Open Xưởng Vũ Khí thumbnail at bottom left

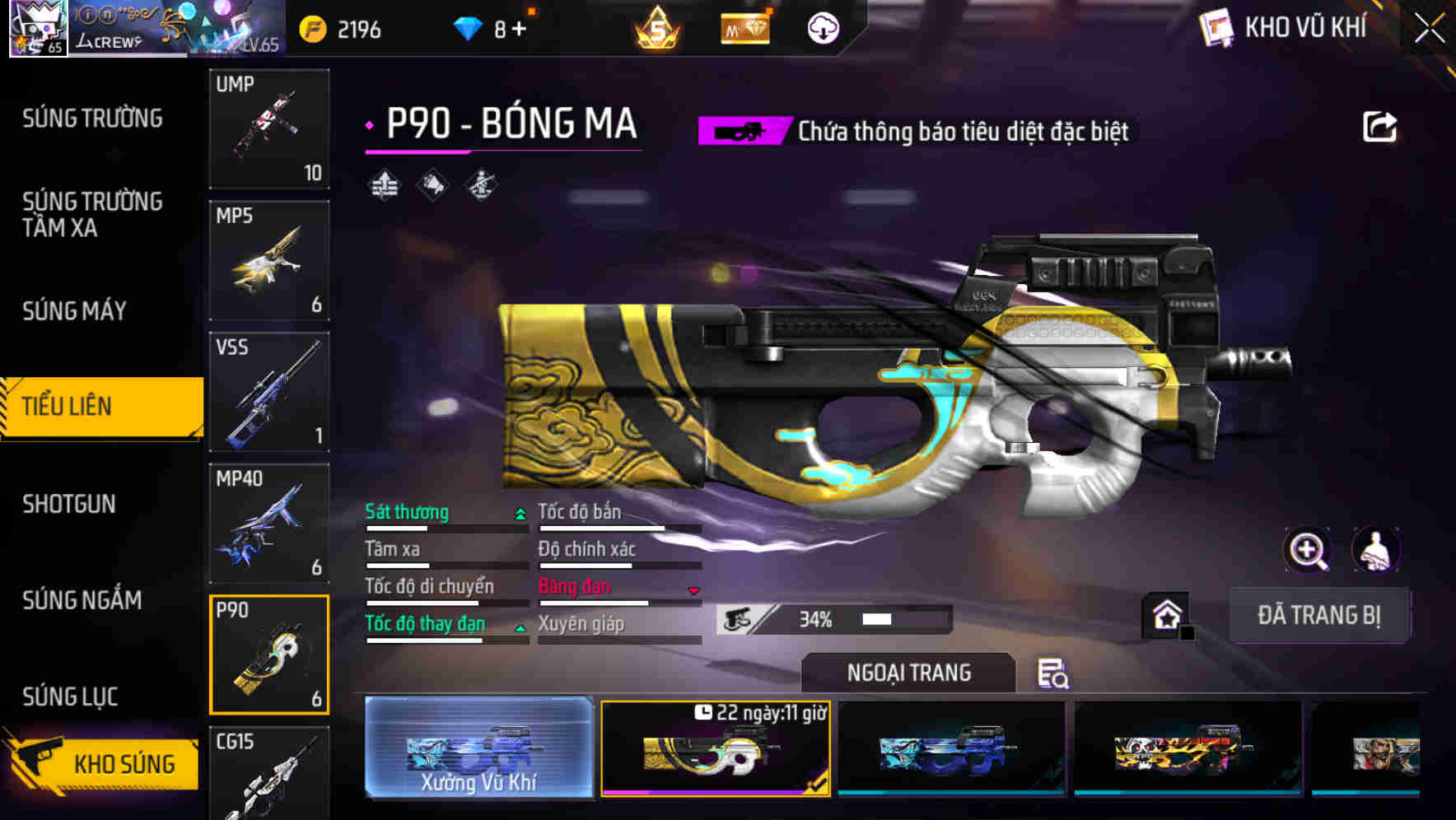(x=478, y=749)
